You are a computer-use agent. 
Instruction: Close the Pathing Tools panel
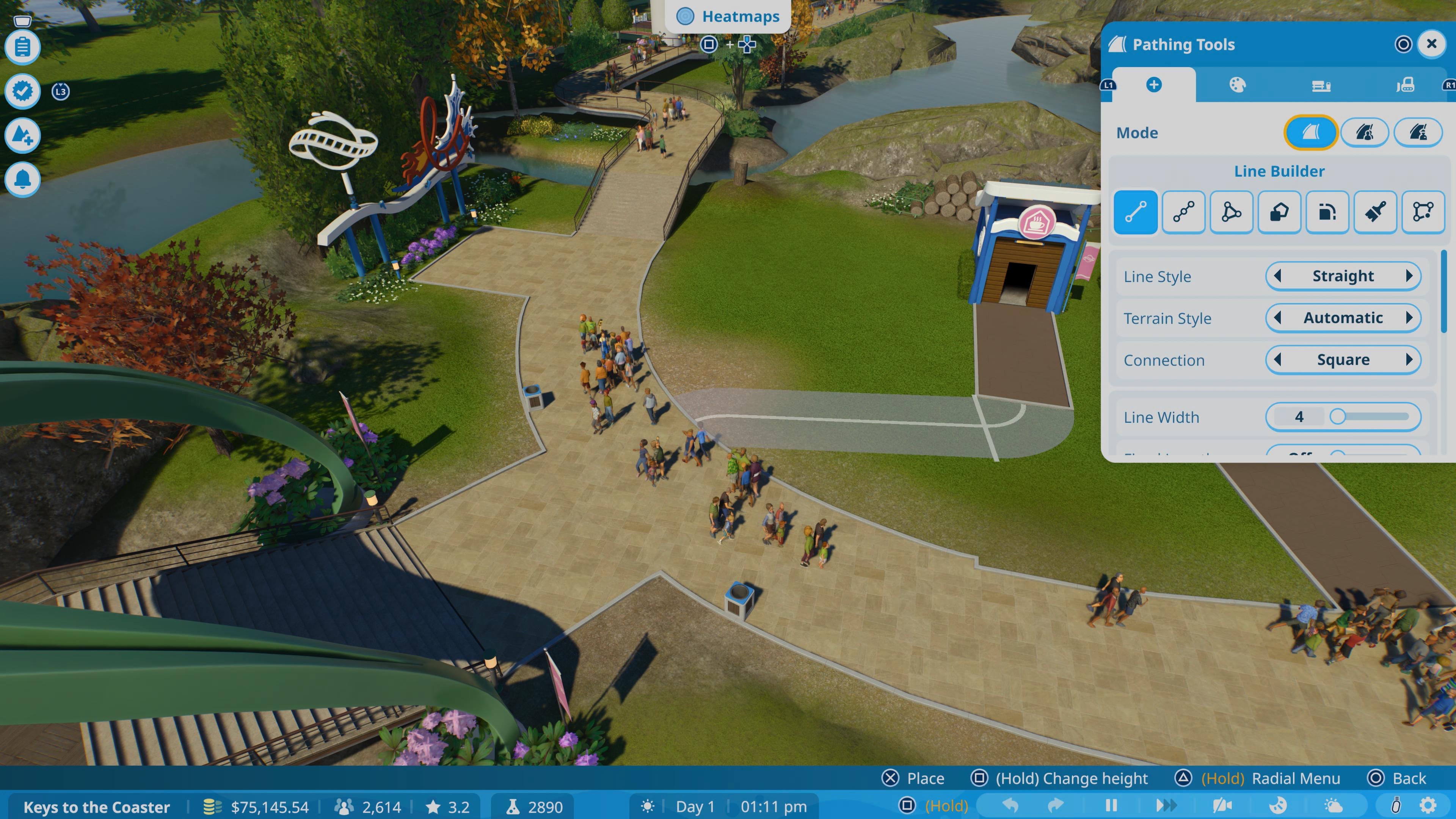pyautogui.click(x=1431, y=44)
